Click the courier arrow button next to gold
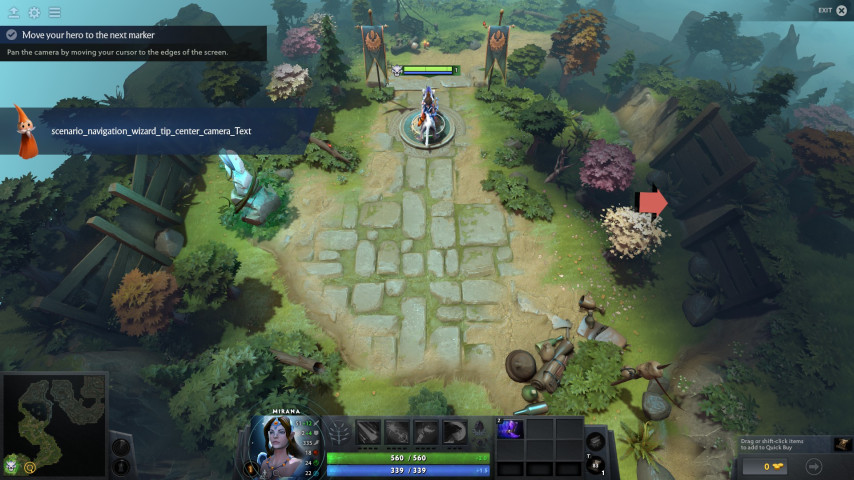Screen dimensions: 854x480 813,466
